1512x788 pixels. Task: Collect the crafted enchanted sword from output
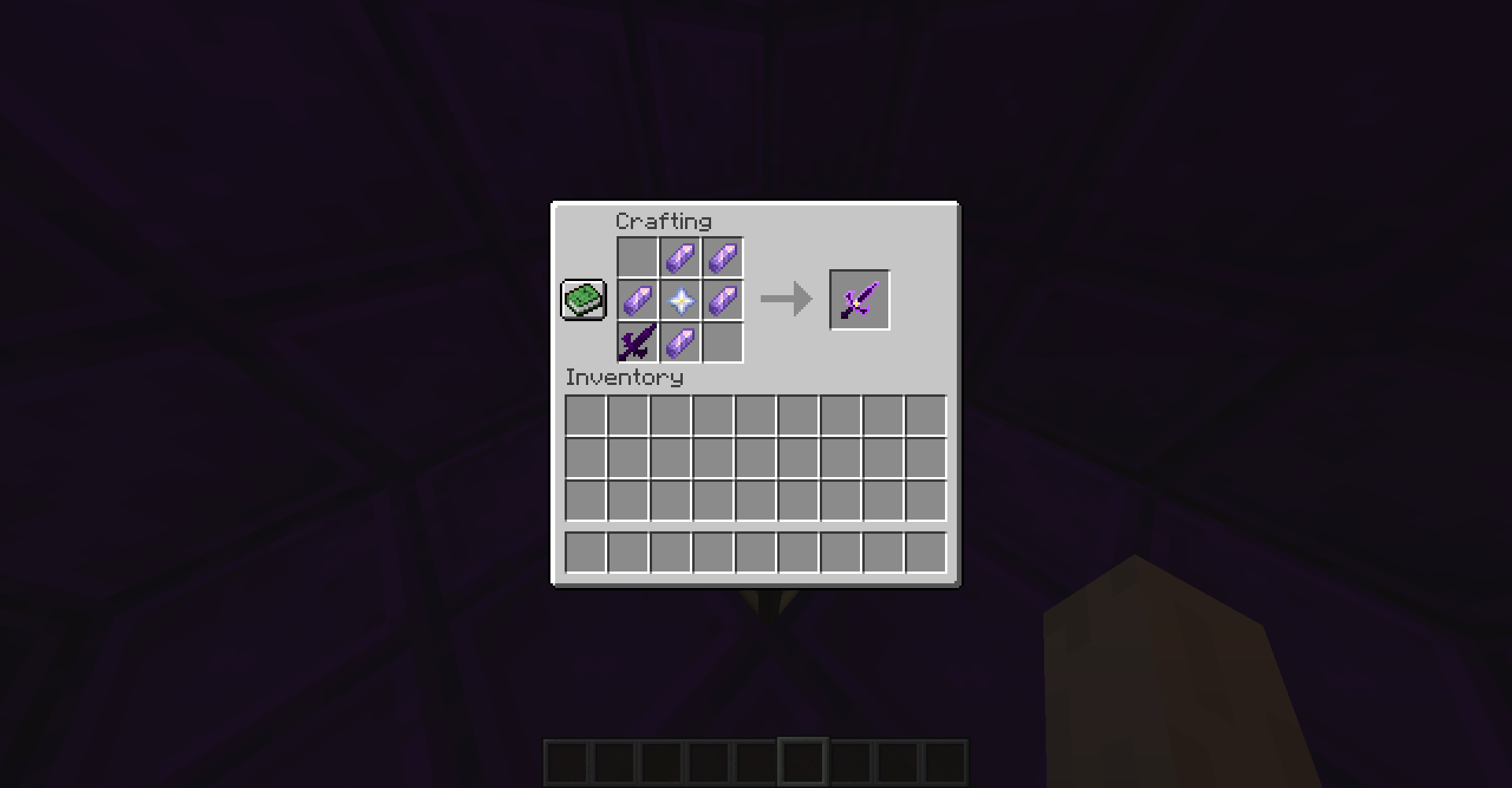point(859,299)
